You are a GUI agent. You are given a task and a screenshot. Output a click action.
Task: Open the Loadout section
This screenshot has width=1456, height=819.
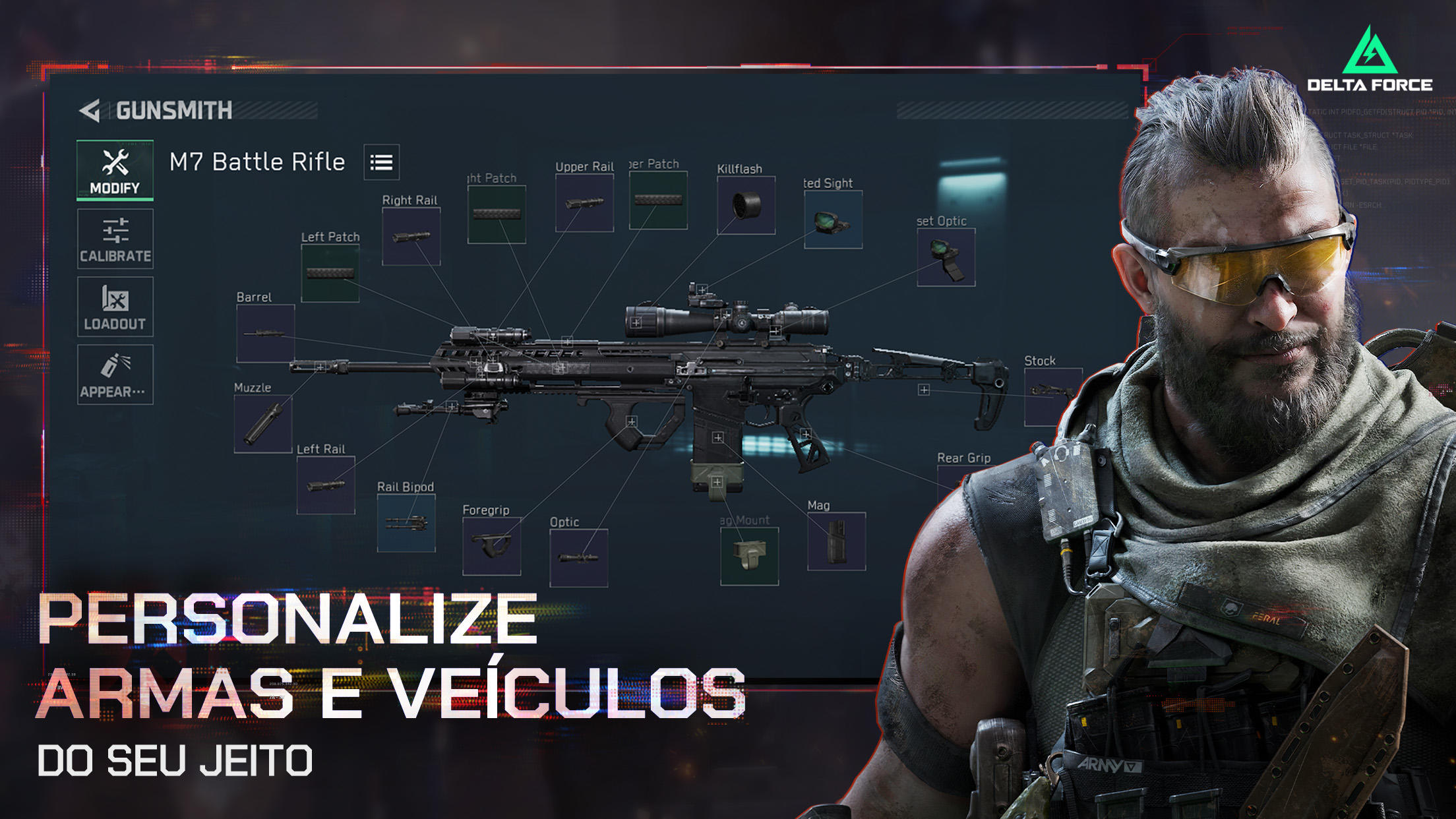(115, 307)
